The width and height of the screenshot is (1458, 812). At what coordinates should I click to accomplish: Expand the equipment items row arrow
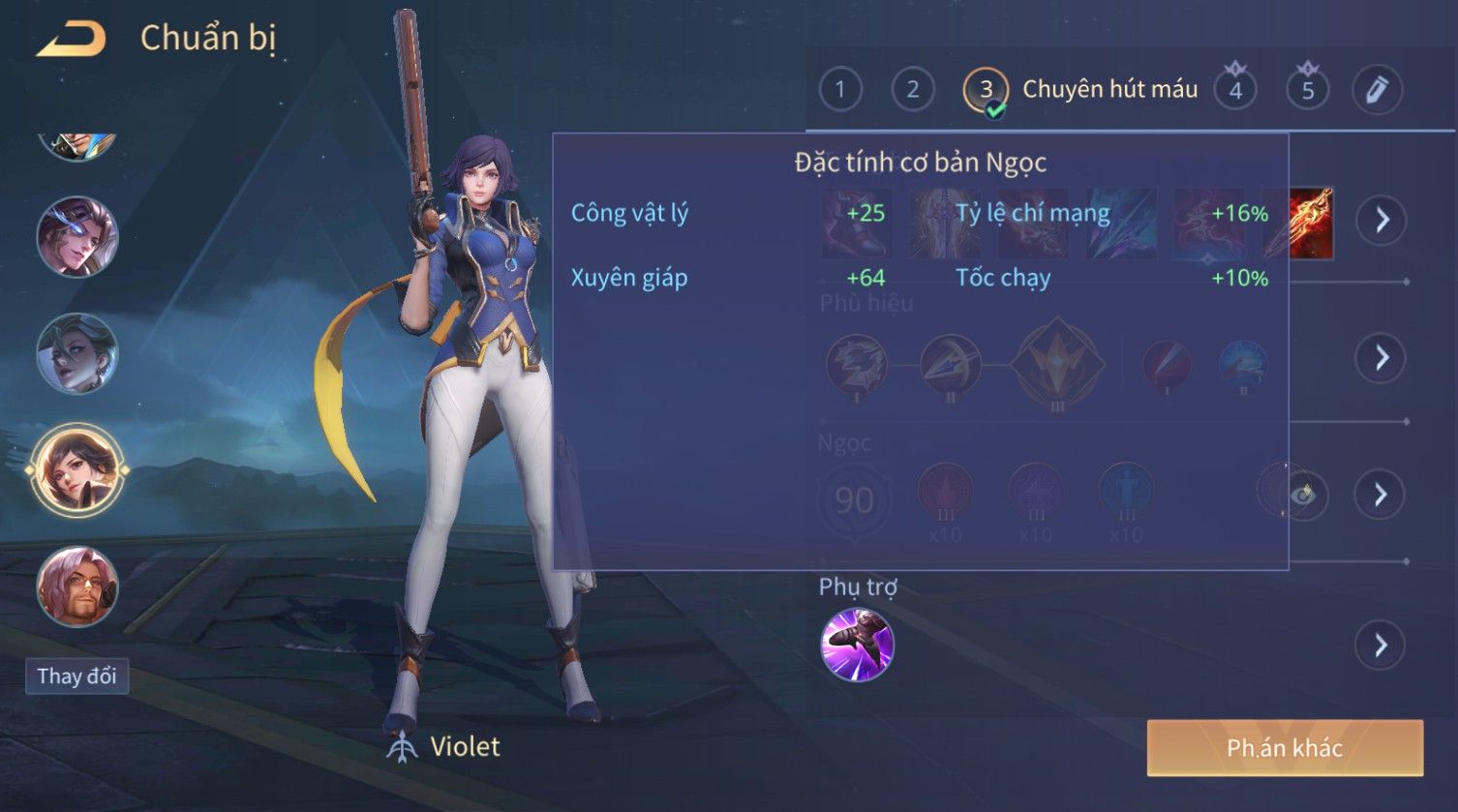pyautogui.click(x=1381, y=221)
